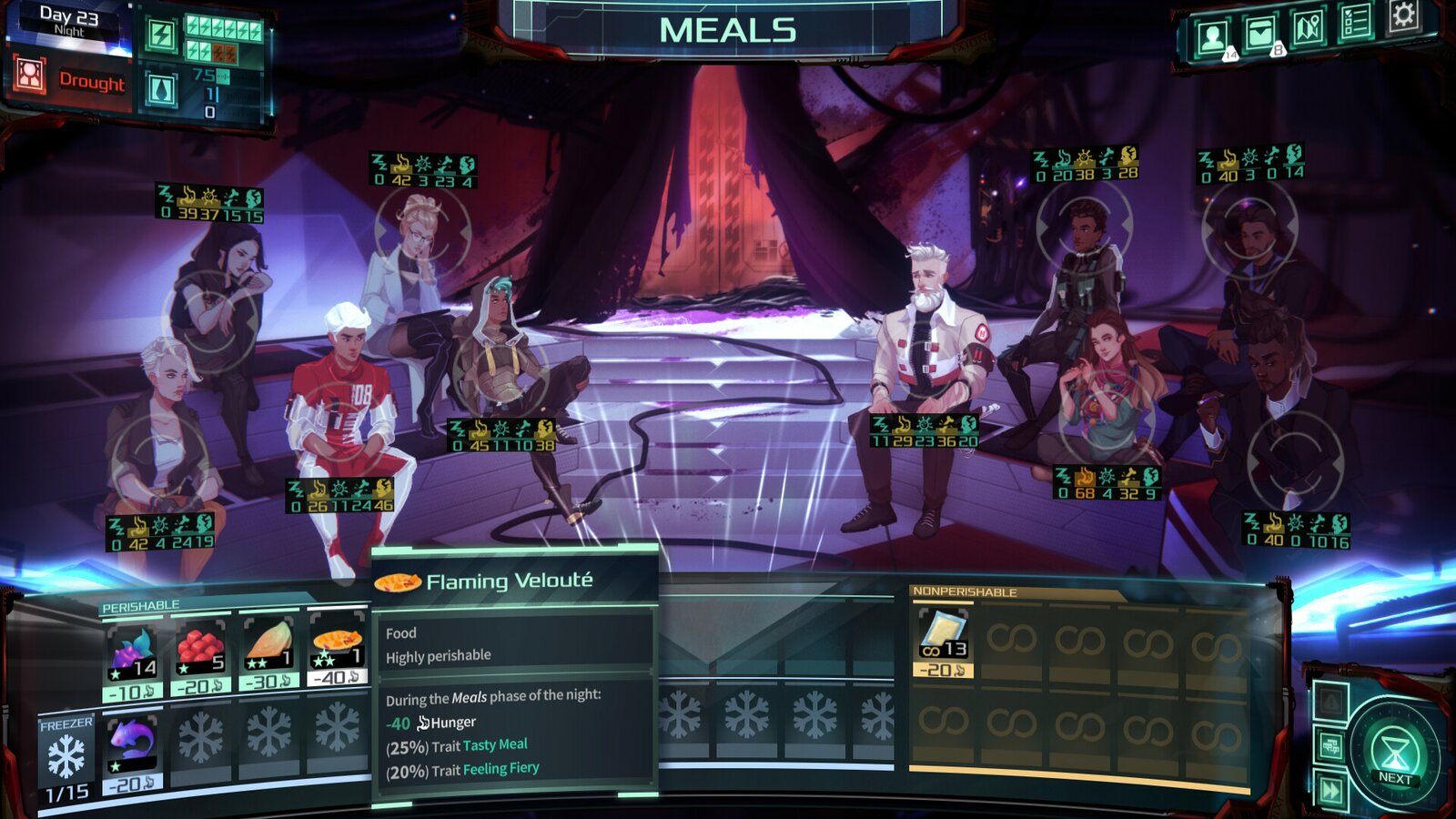
Task: Select the NONPERISHABLE section header
Action: click(x=965, y=592)
